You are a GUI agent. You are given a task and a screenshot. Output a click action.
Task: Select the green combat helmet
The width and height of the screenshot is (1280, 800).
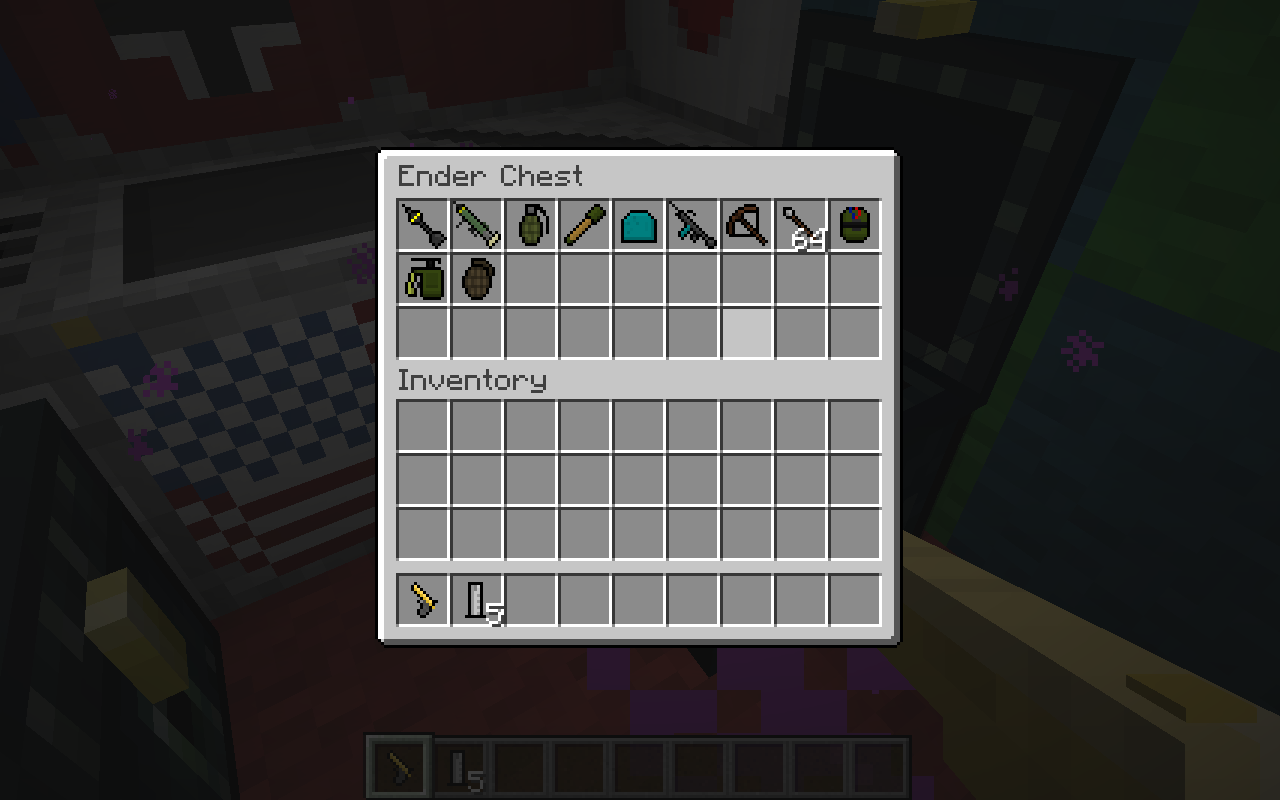pos(855,224)
